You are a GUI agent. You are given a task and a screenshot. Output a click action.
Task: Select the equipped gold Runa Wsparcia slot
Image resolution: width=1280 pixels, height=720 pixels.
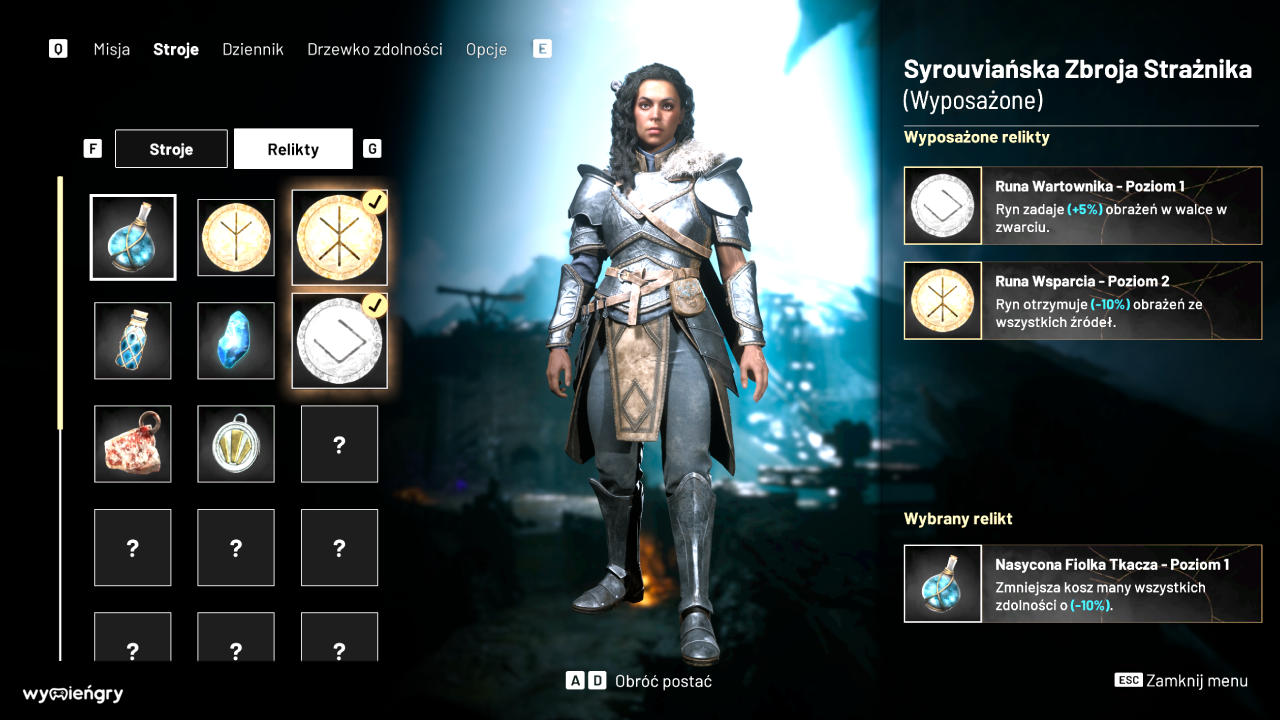[x=340, y=238]
